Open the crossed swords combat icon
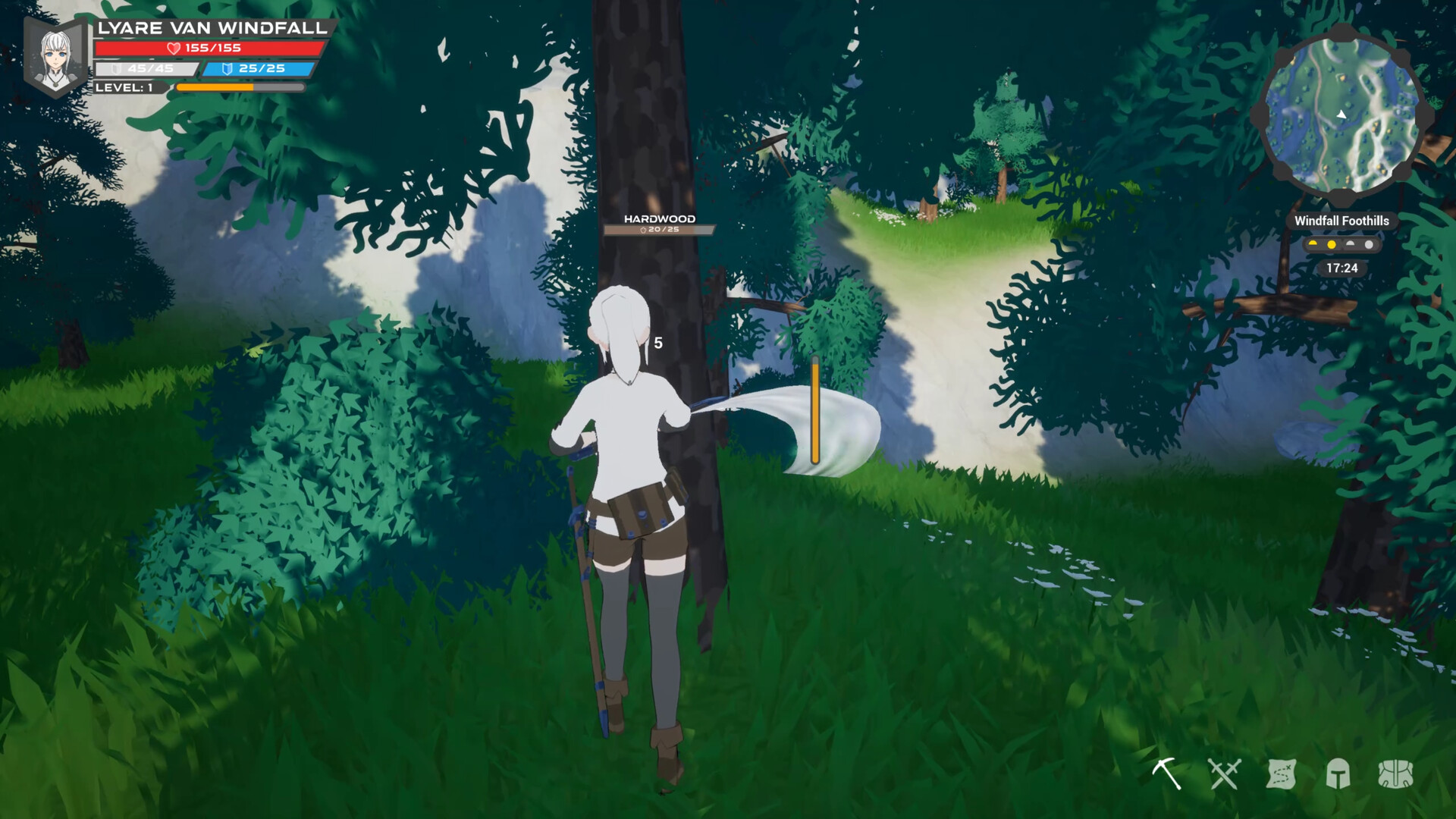Image resolution: width=1456 pixels, height=819 pixels. pos(1225,774)
